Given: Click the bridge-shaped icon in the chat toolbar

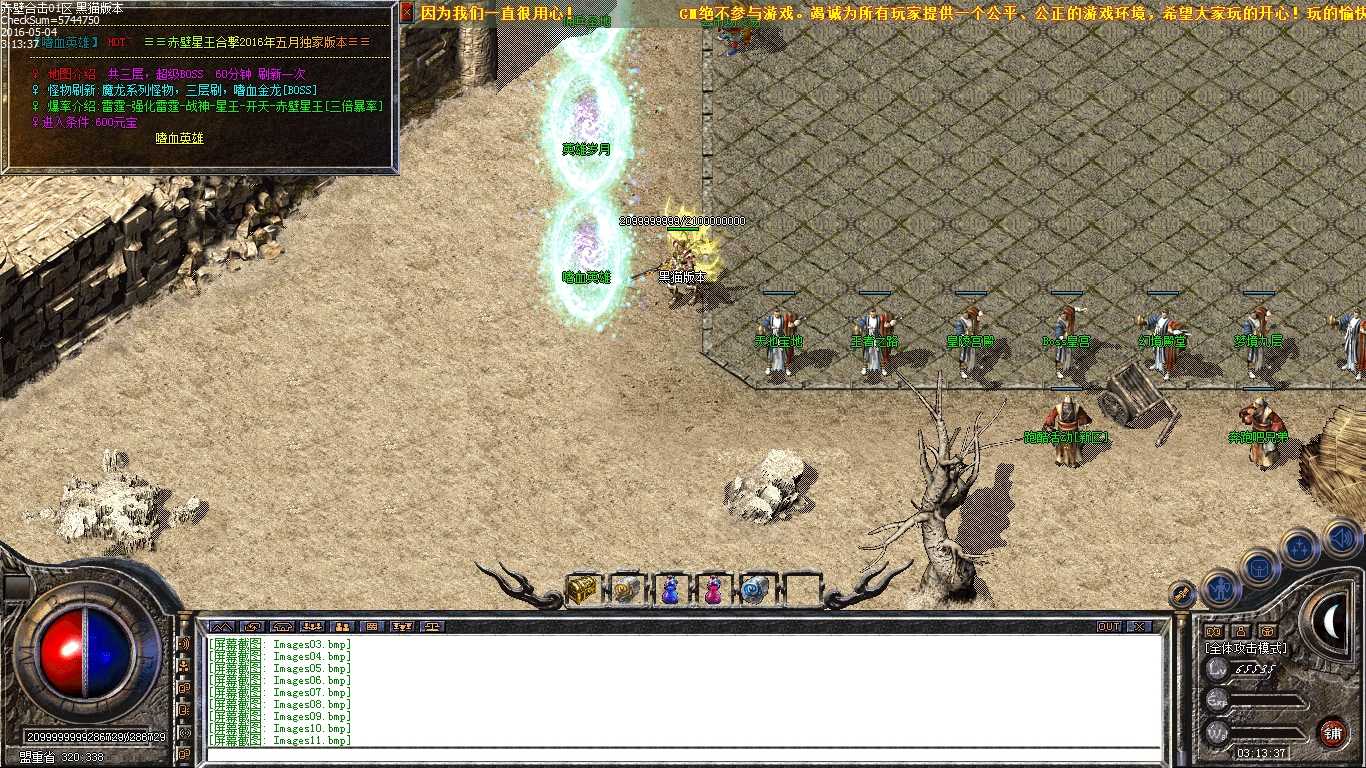Looking at the screenshot, I should click(x=283, y=627).
